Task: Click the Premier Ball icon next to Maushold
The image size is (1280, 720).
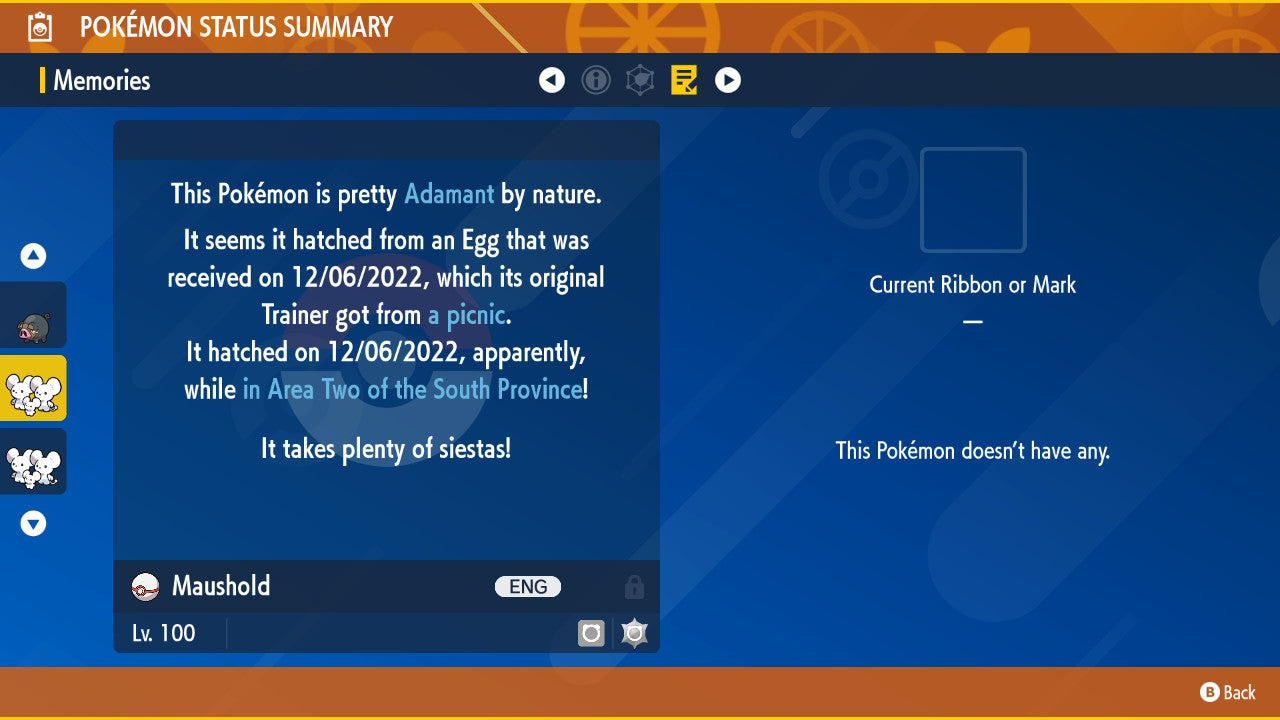Action: (x=143, y=587)
